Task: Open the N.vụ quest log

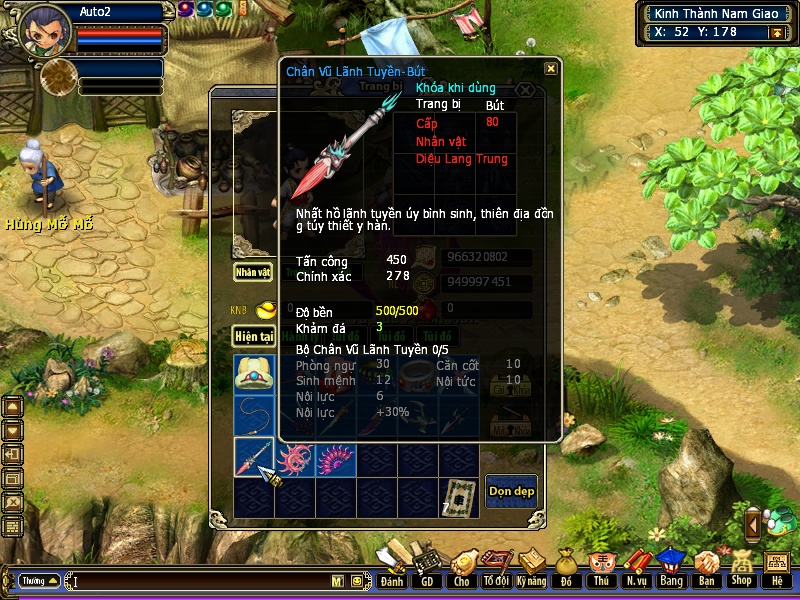Action: 635,568
